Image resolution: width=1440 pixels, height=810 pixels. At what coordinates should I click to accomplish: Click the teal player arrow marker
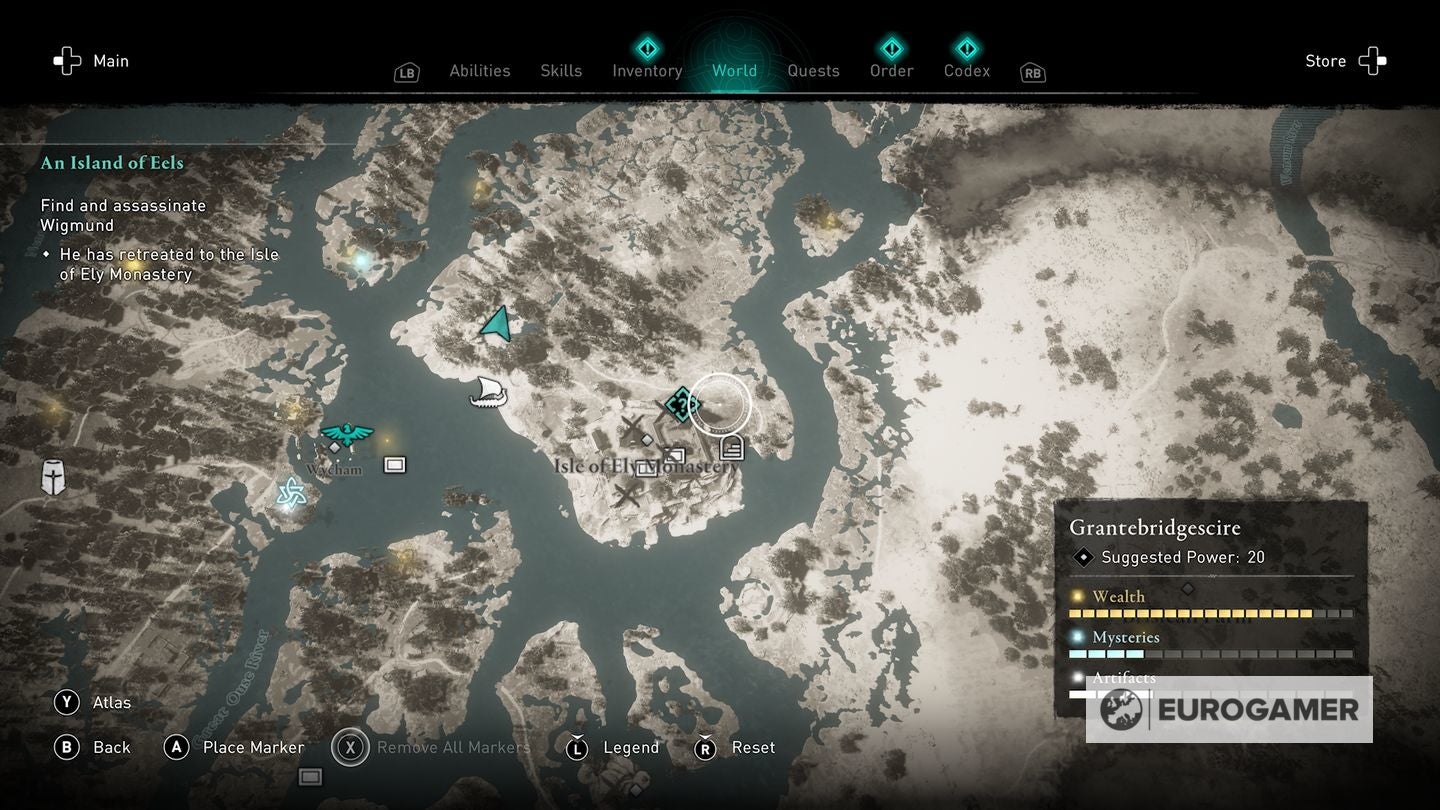[497, 324]
